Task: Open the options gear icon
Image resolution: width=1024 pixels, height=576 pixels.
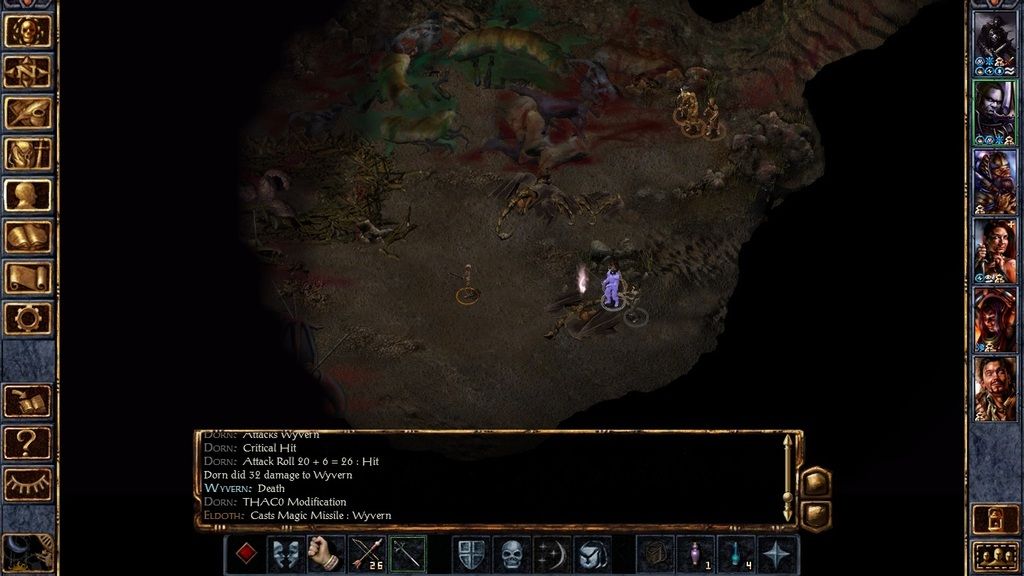Action: tap(28, 318)
